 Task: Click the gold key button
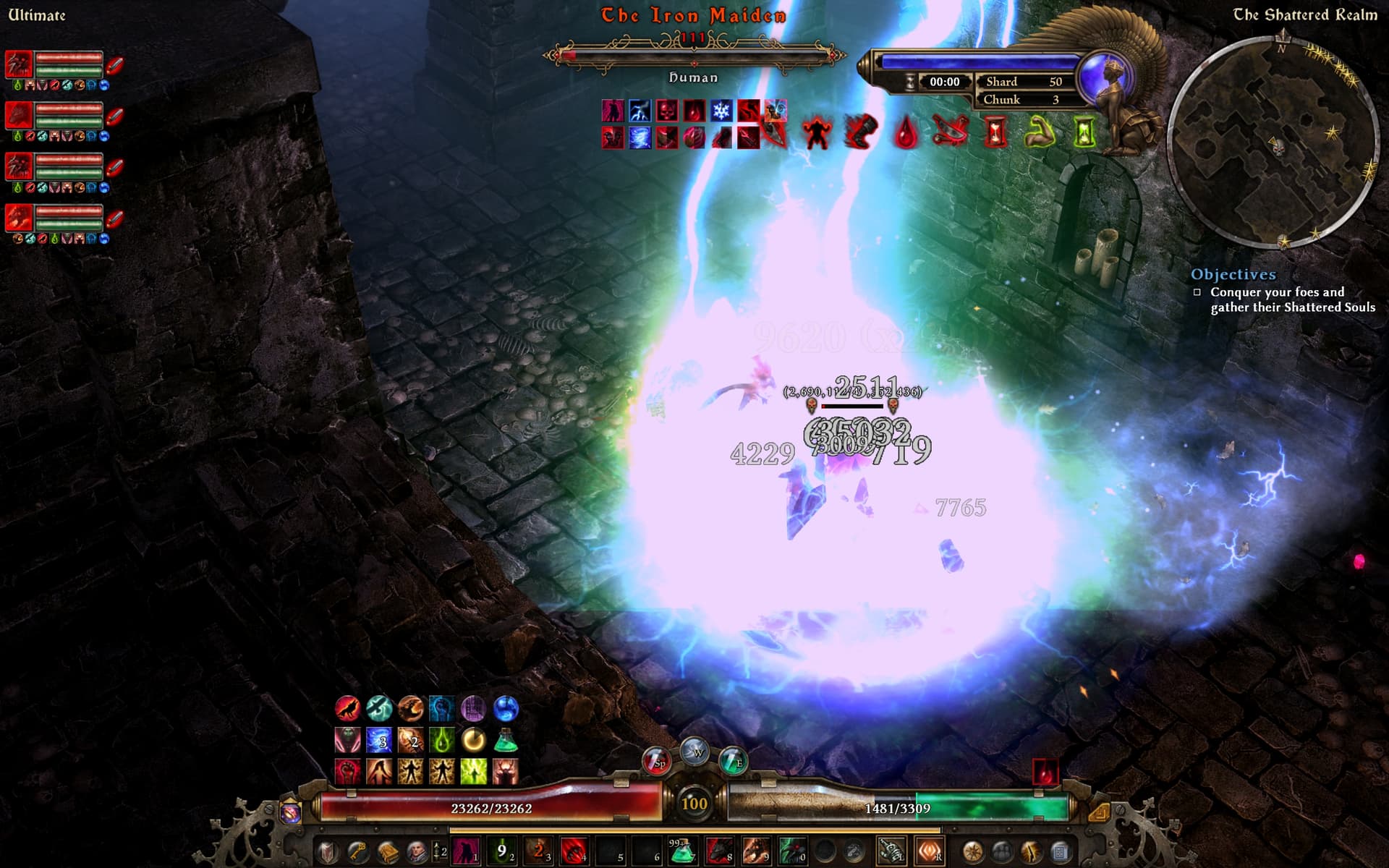358,851
